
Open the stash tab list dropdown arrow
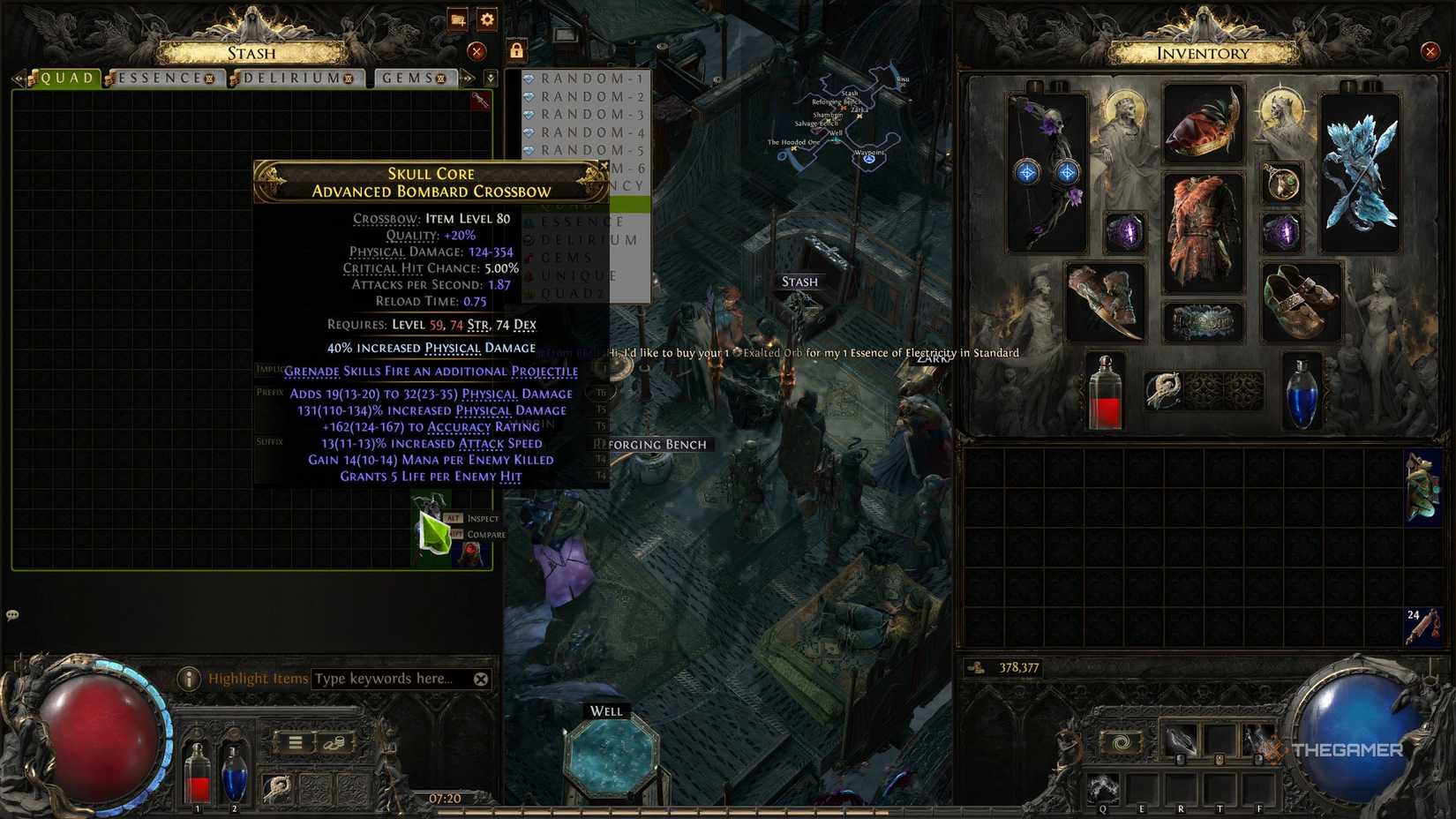click(492, 78)
